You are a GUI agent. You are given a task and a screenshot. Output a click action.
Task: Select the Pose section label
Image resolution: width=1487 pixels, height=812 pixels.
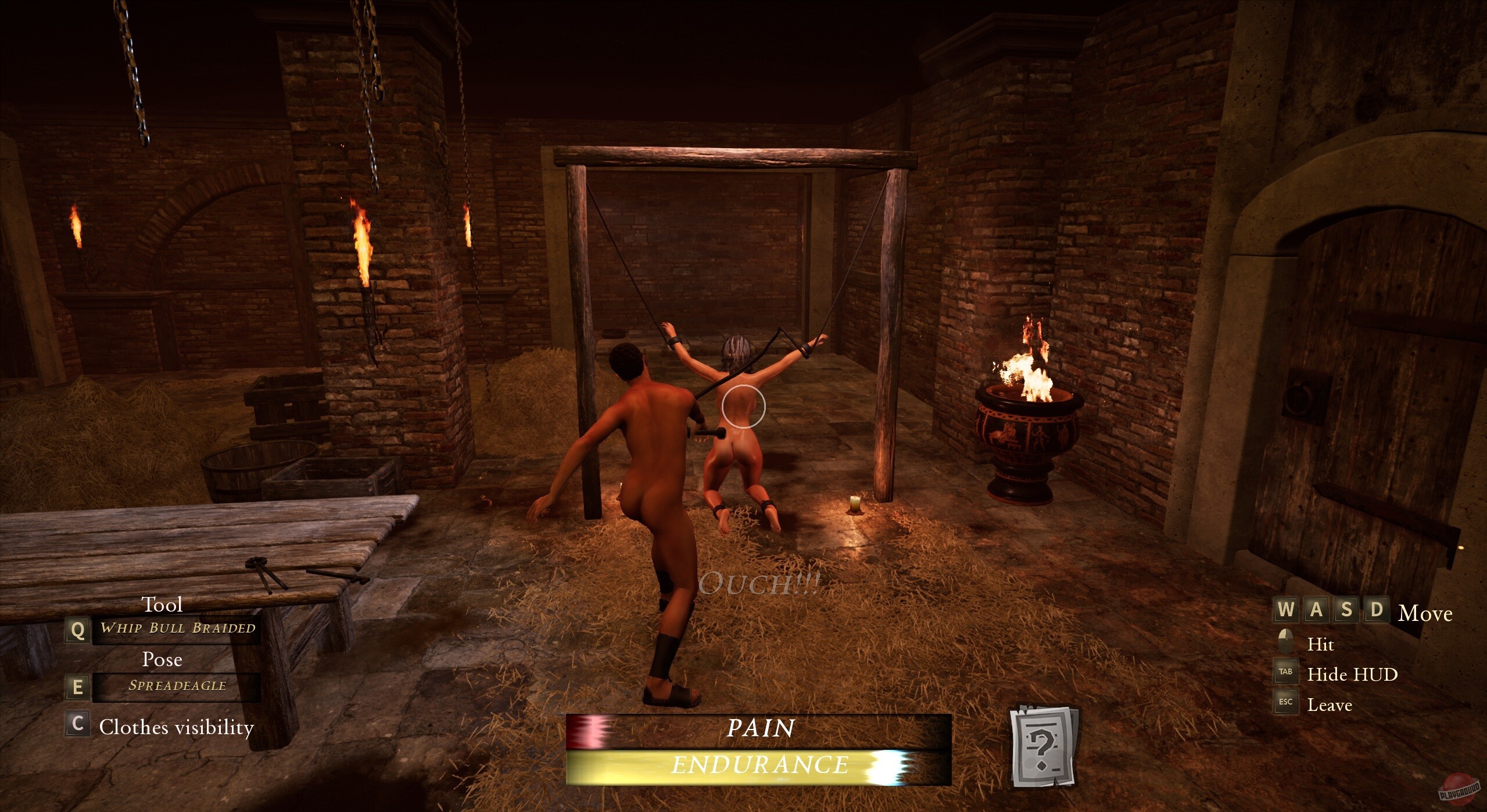pos(163,660)
